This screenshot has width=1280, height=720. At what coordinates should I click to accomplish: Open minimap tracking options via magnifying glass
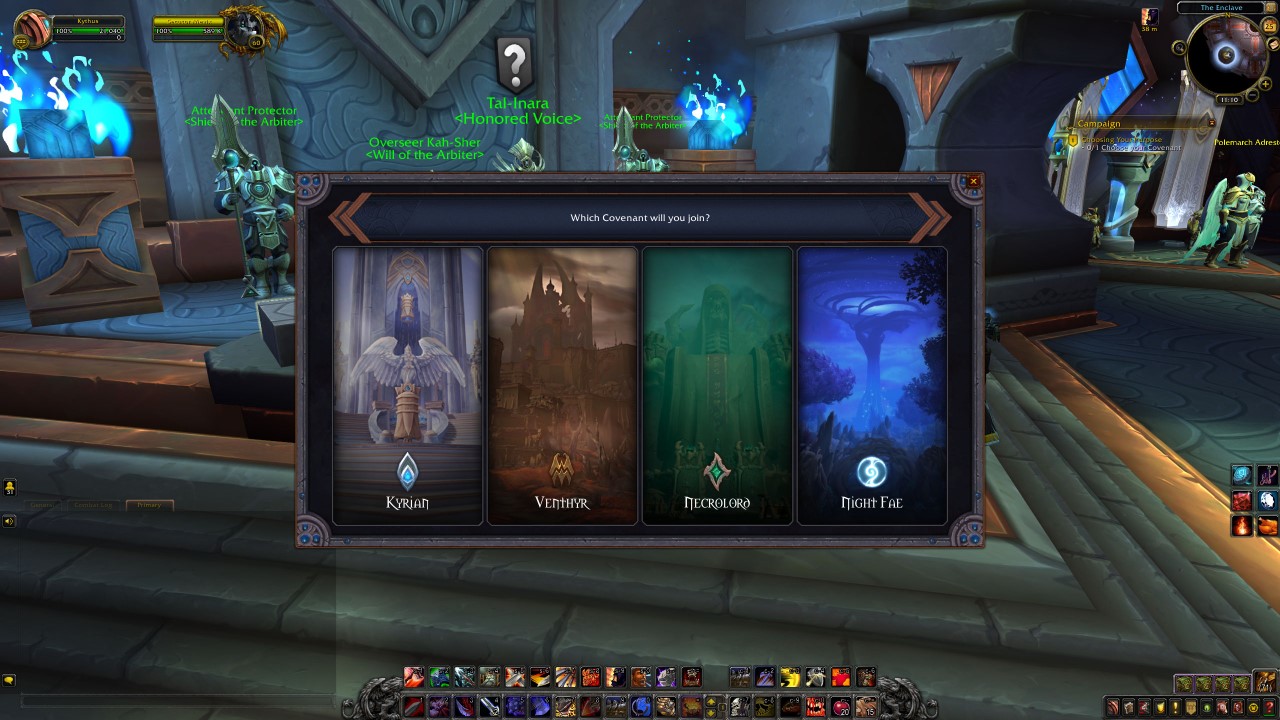coord(1179,48)
